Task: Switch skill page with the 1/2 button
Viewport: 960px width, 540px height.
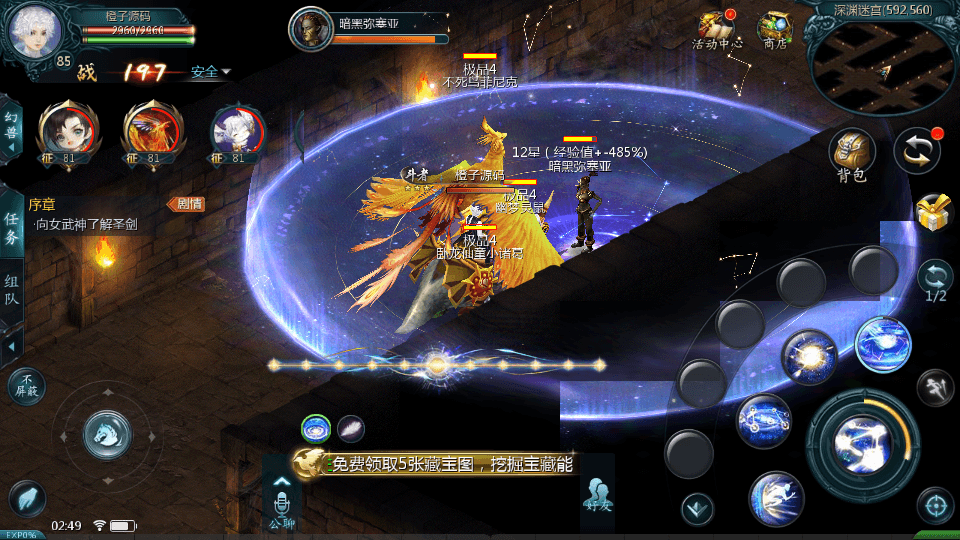Action: pyautogui.click(x=935, y=280)
